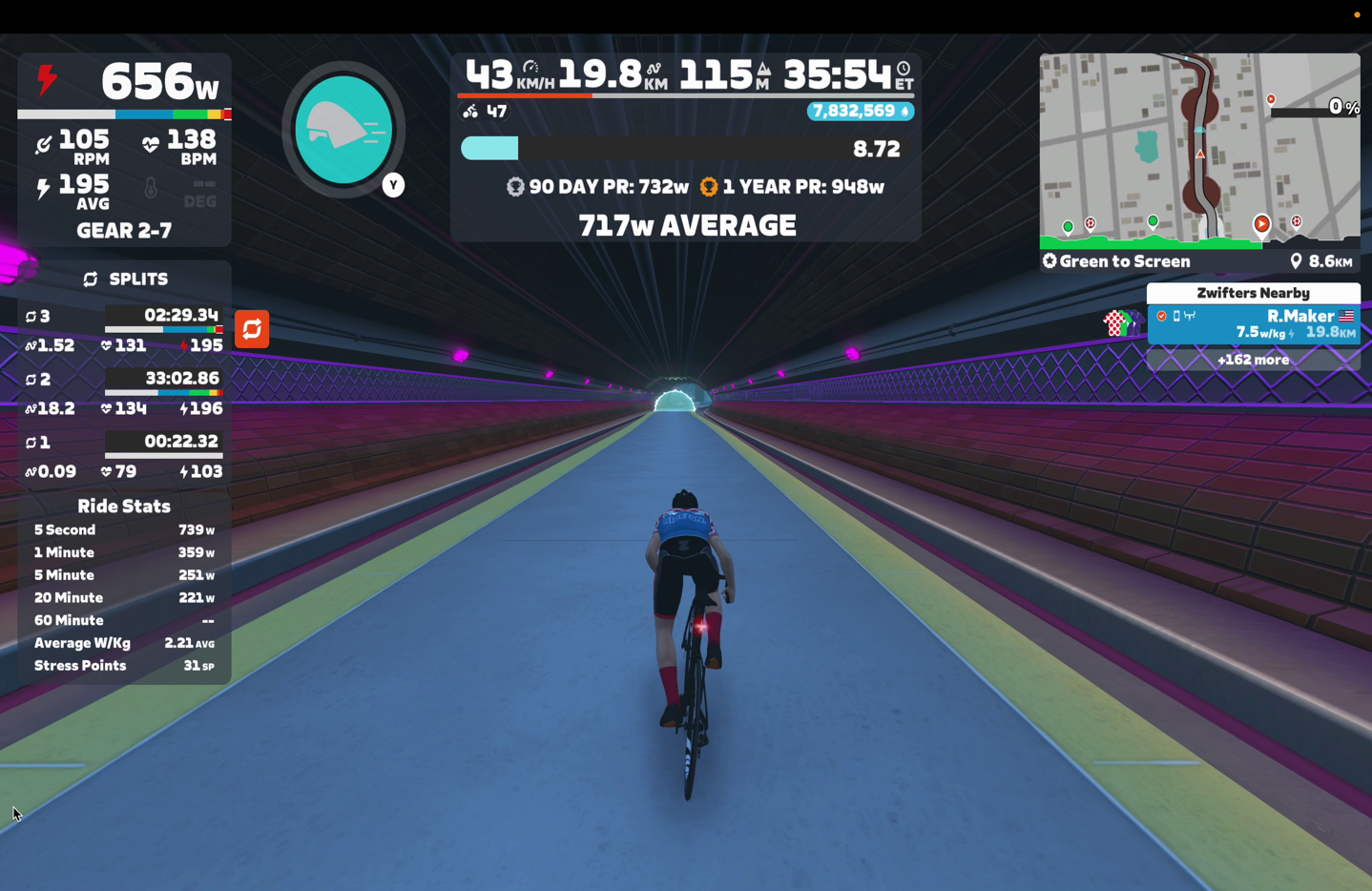Activate the aero helmet power-up
This screenshot has height=891, width=1372.
tap(343, 130)
